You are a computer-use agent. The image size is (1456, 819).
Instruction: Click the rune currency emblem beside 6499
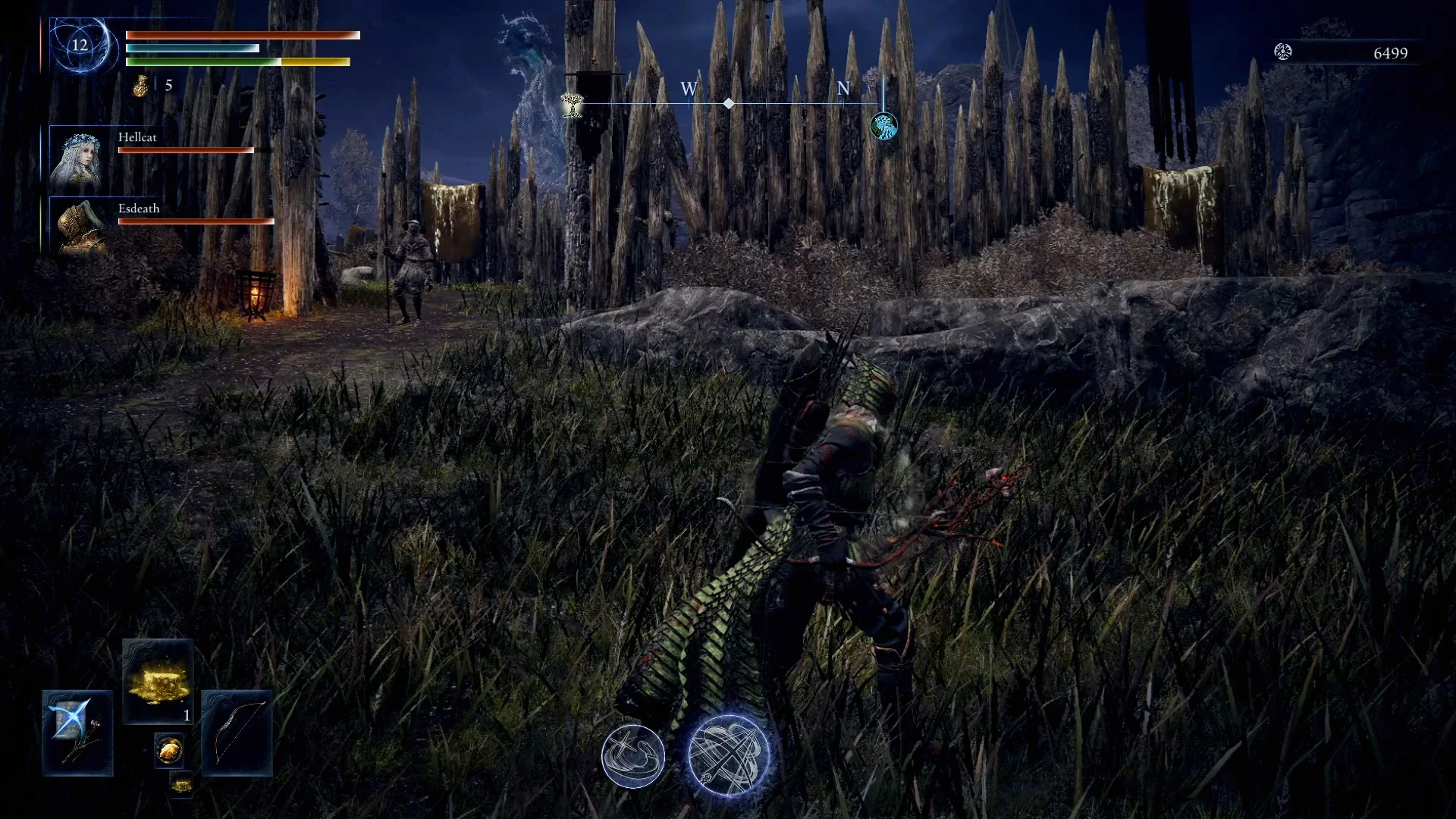(x=1283, y=53)
